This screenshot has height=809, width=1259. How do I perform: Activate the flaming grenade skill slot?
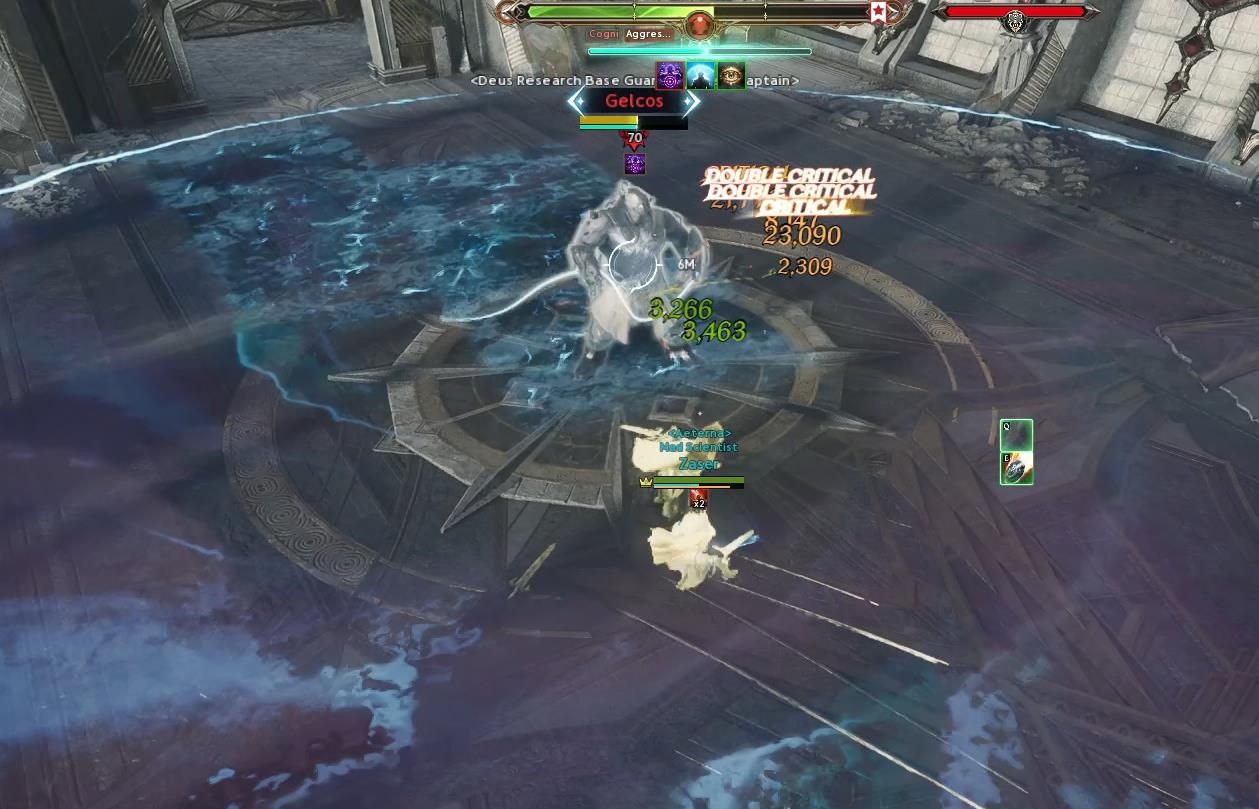(1016, 468)
